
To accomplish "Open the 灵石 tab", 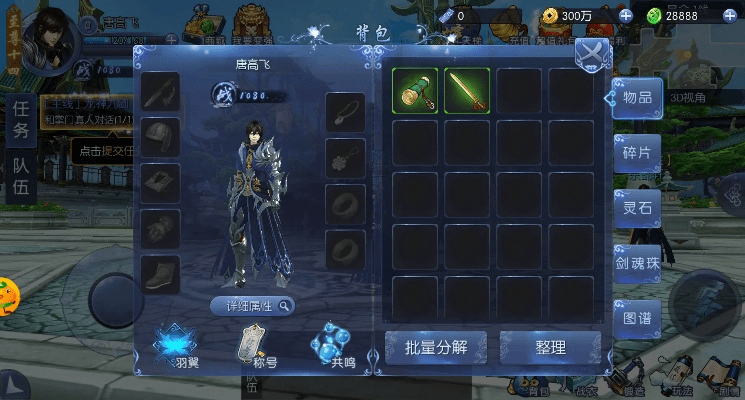I will [637, 208].
